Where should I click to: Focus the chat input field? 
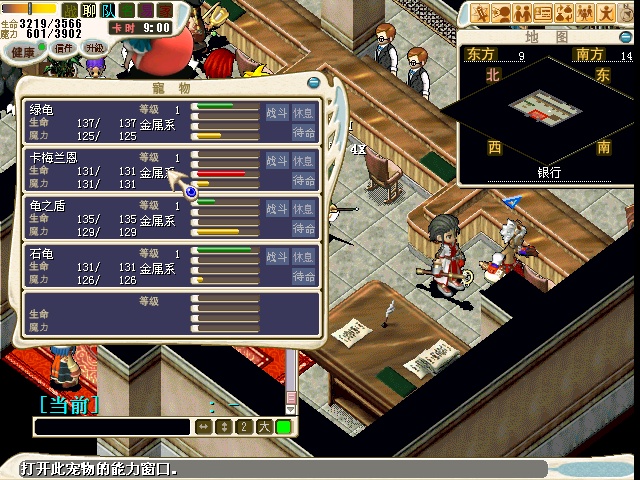(x=112, y=427)
